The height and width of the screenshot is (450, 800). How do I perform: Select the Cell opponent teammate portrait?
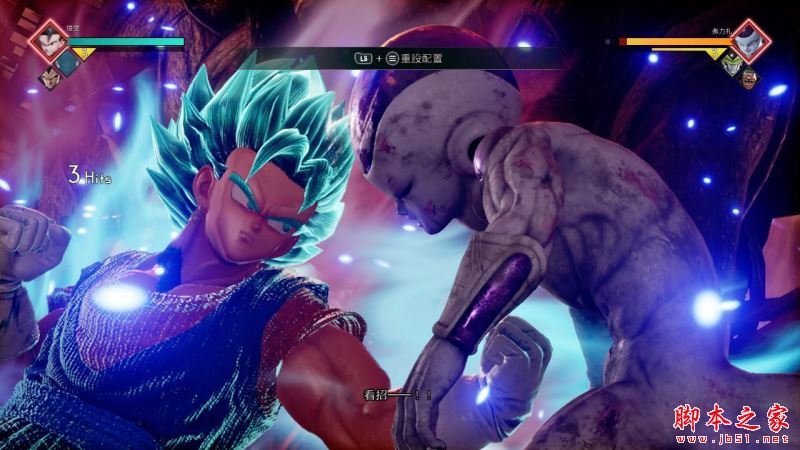coord(732,62)
